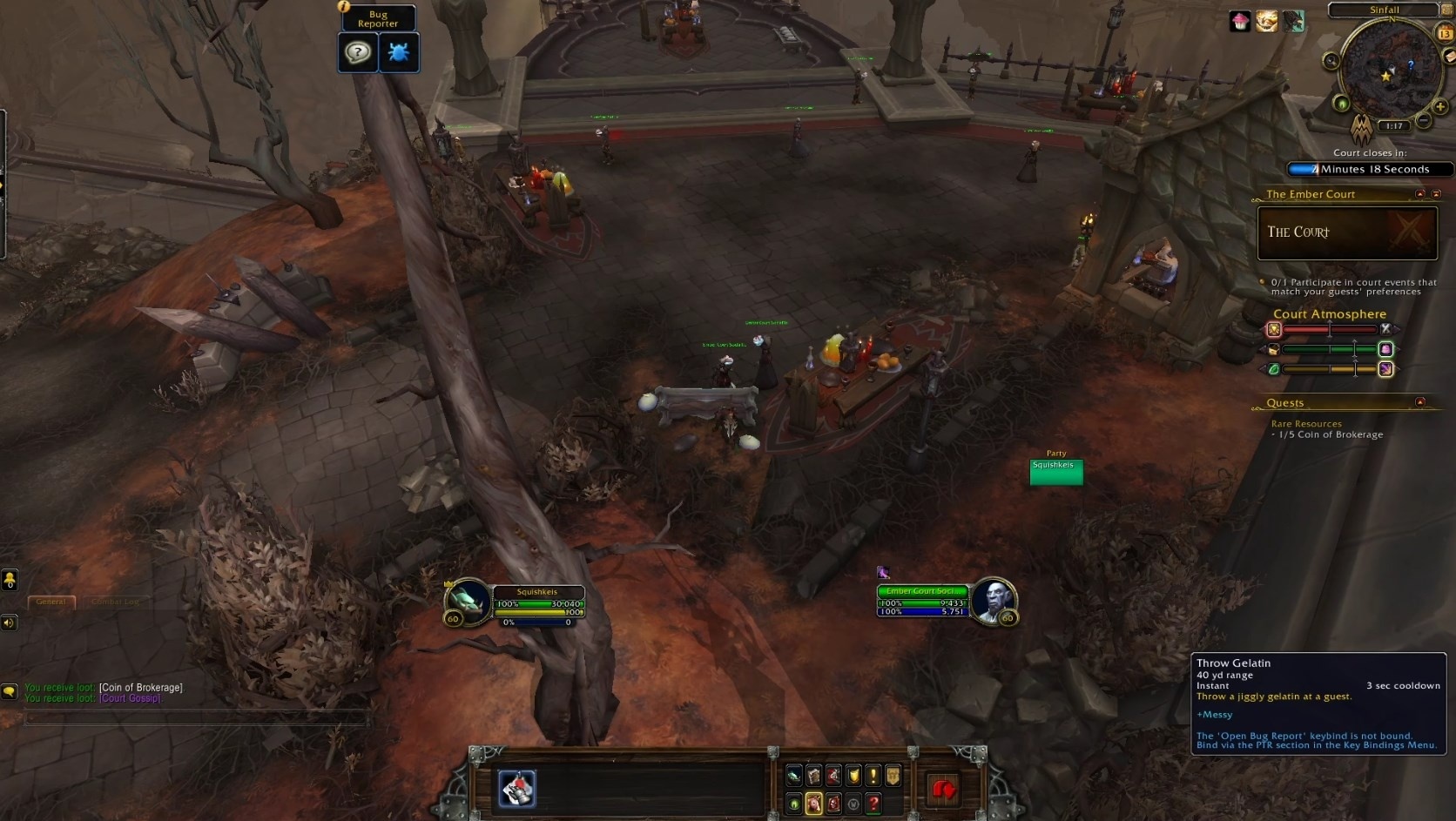This screenshot has width=1456, height=821.
Task: Click the Coin of Brokerage loot link
Action: click(x=141, y=686)
